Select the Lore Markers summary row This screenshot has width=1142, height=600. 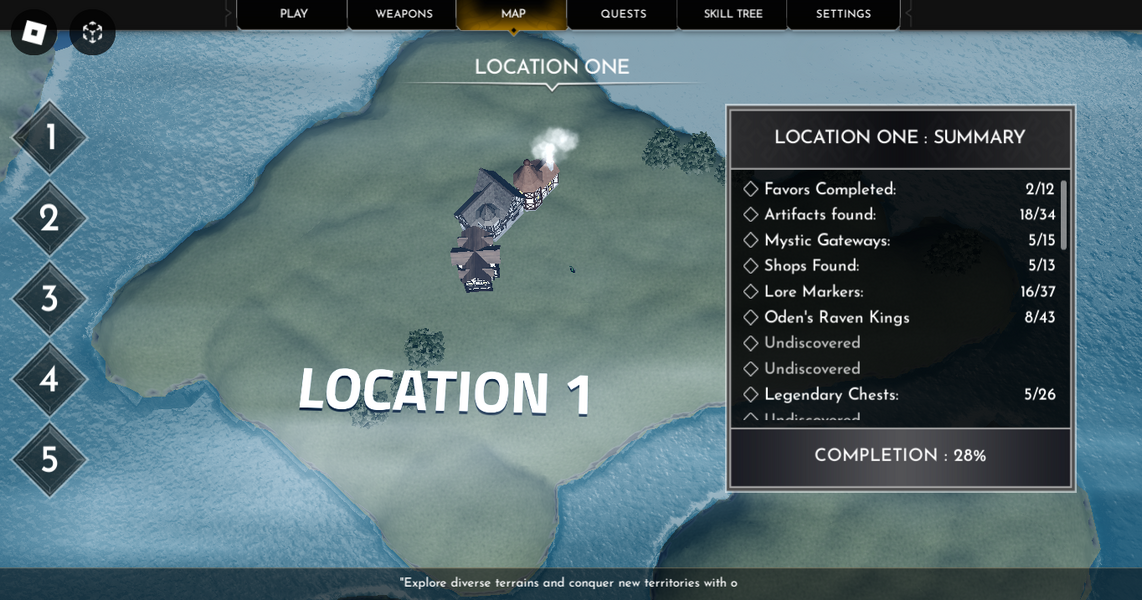[x=898, y=292]
